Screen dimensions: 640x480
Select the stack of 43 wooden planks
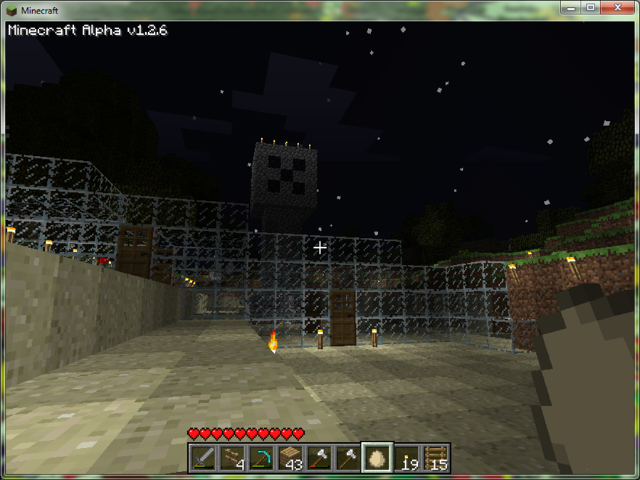point(291,458)
